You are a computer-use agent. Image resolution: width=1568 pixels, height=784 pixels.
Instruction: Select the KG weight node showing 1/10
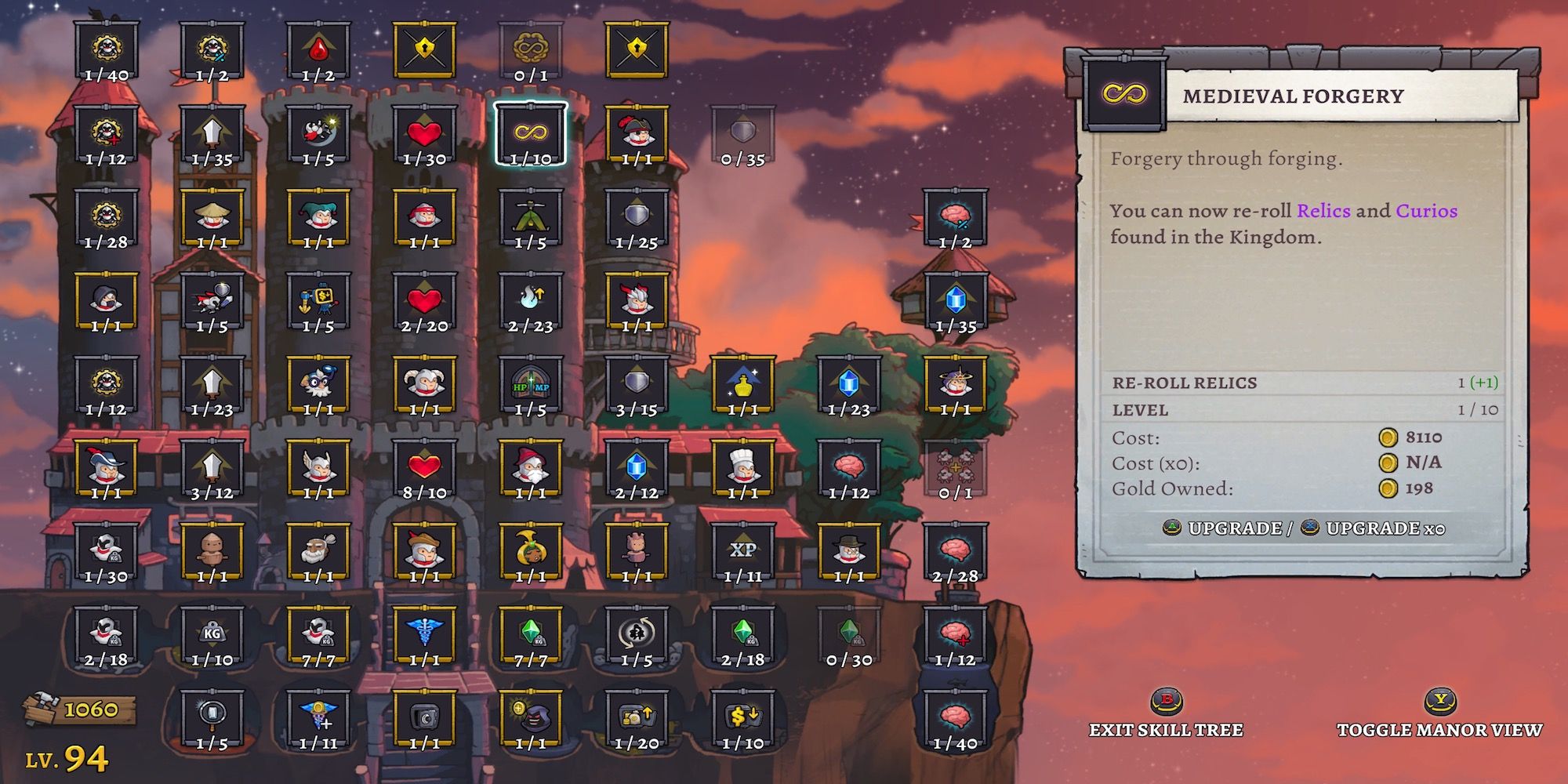pos(212,635)
